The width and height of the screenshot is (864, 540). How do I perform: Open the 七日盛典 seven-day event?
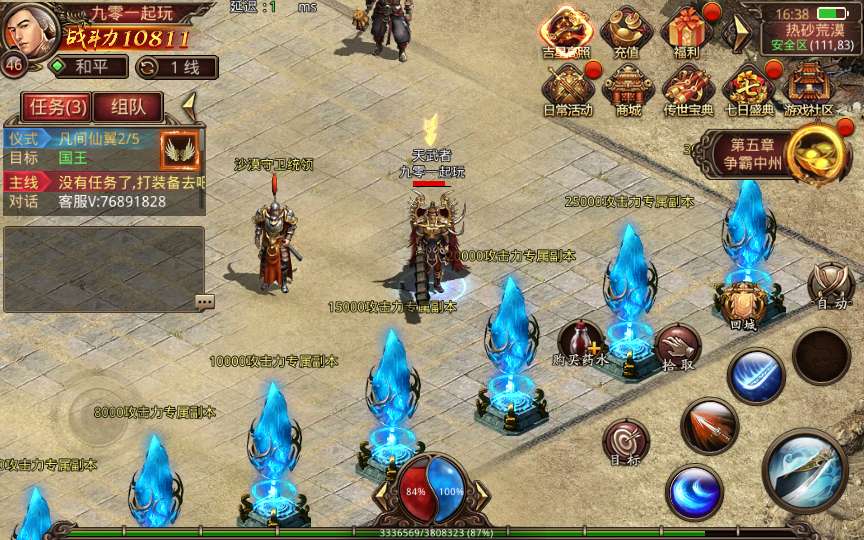click(x=748, y=88)
